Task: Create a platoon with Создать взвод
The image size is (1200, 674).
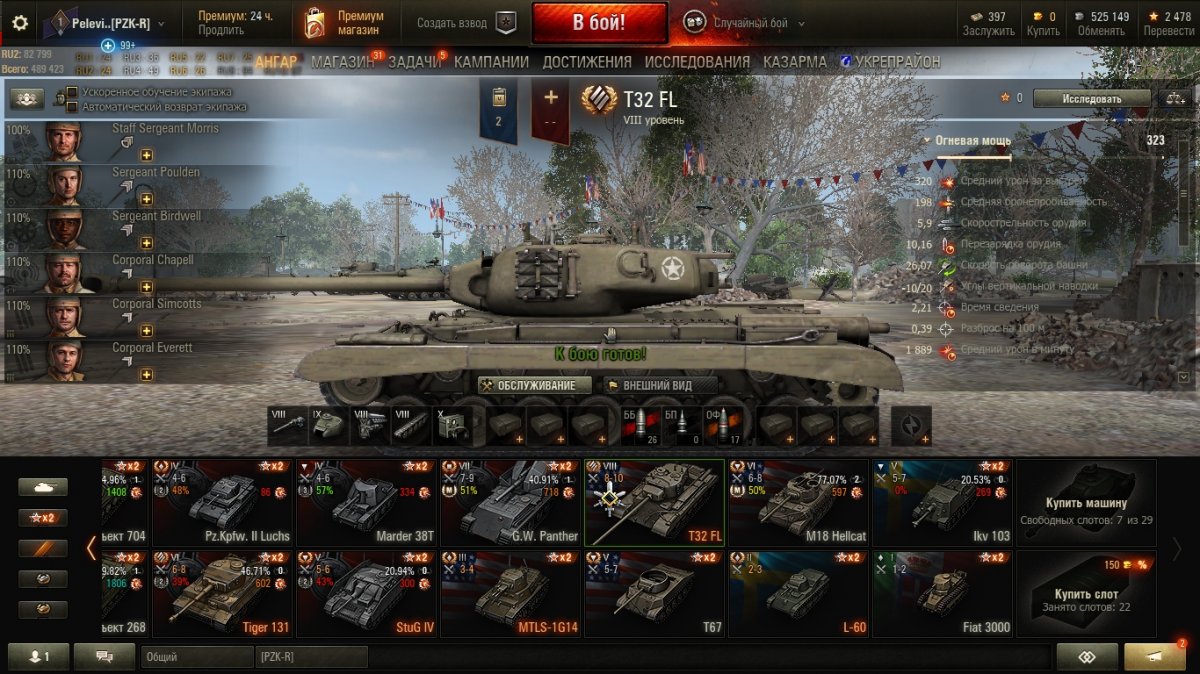Action: (x=465, y=22)
